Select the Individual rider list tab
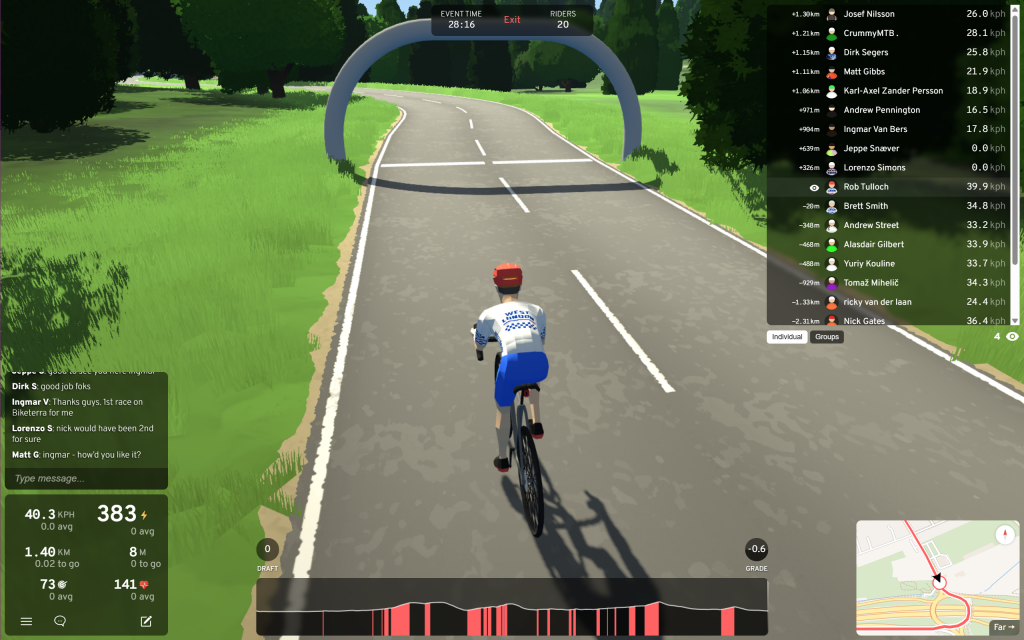This screenshot has width=1024, height=640. (x=787, y=337)
